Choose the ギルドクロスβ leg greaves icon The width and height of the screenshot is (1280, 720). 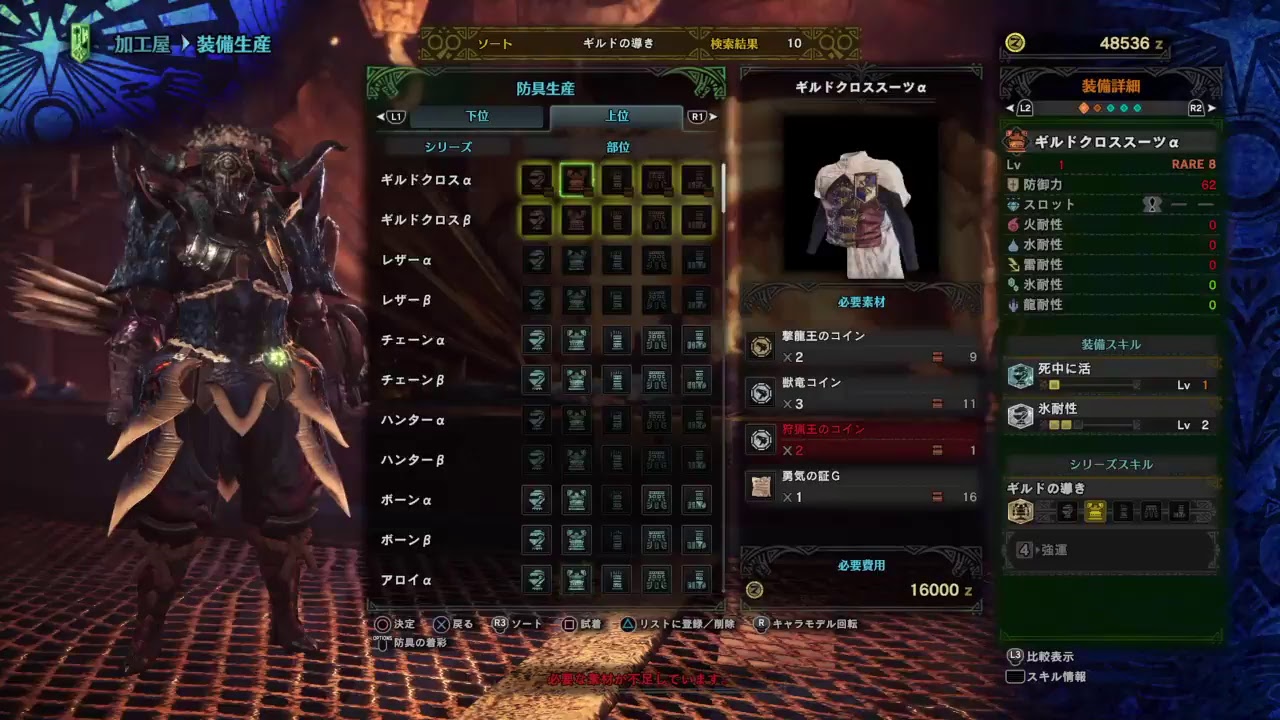point(696,221)
